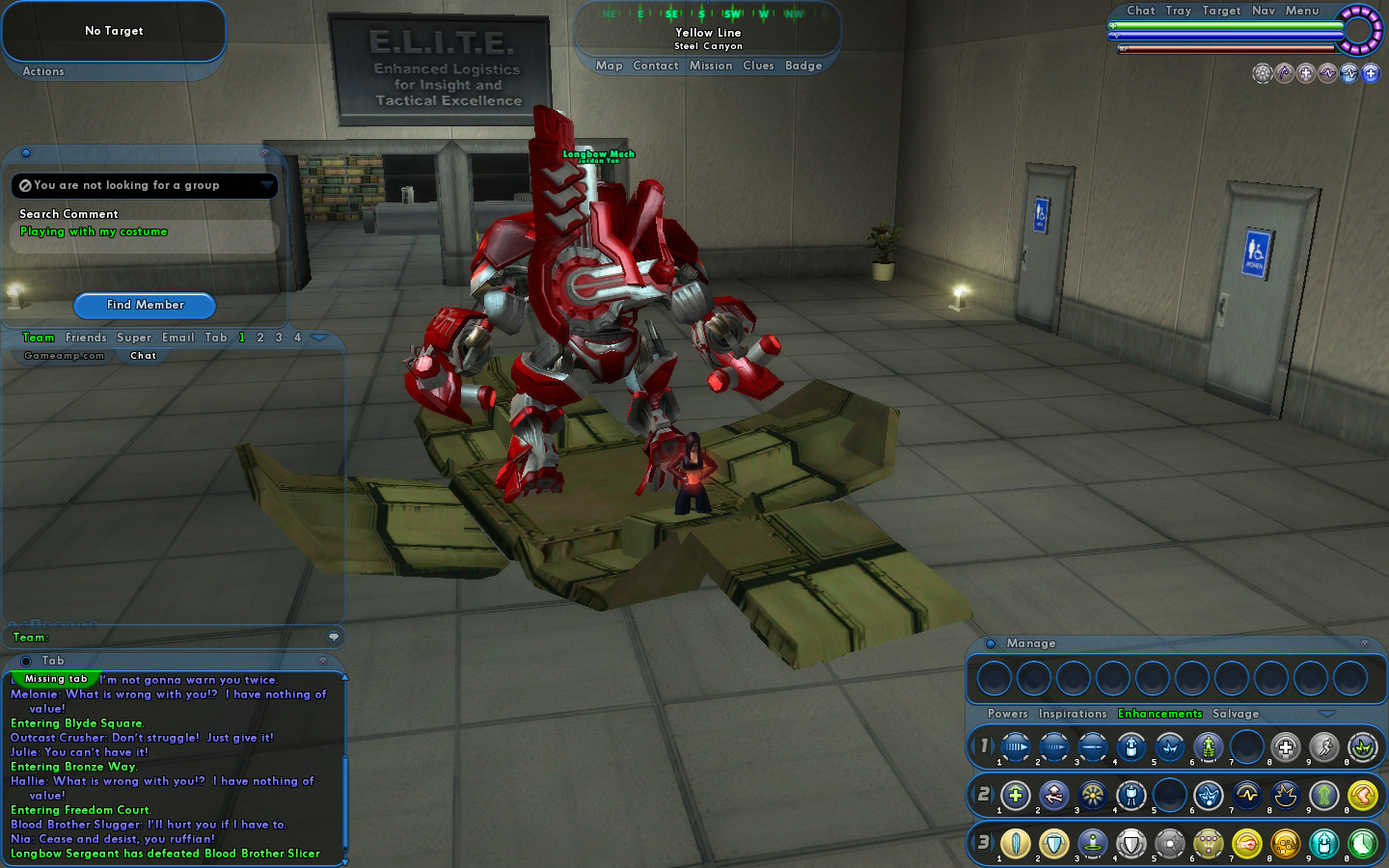Open the looking-for-group status dropdown
Screen dimensions: 1389x868
[x=267, y=185]
